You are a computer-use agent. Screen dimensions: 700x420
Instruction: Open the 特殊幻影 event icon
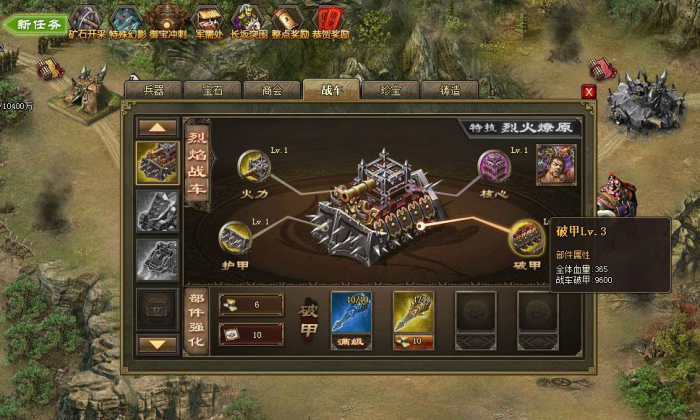(126, 19)
